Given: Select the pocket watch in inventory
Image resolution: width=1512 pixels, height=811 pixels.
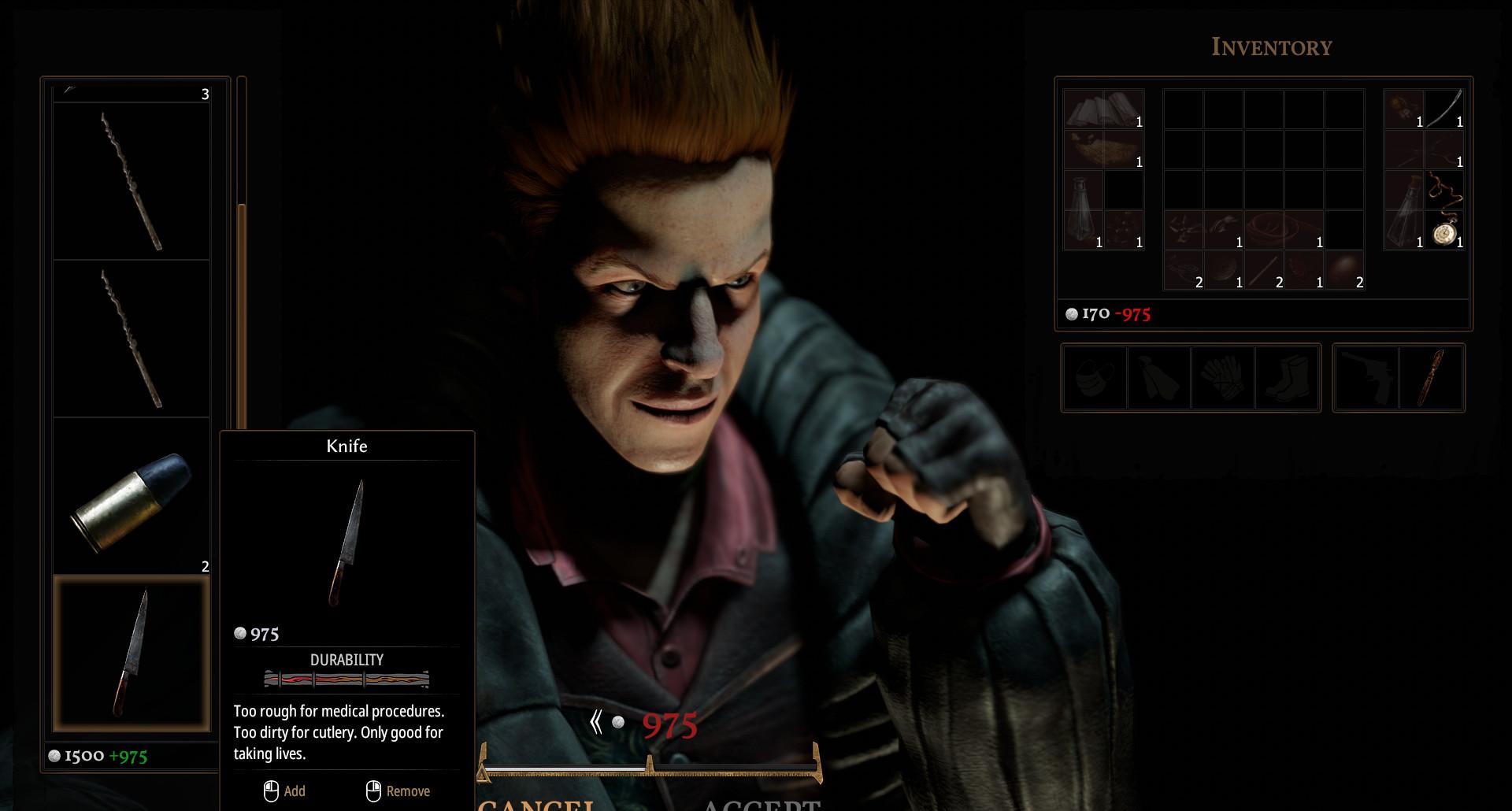Looking at the screenshot, I should point(1444,233).
